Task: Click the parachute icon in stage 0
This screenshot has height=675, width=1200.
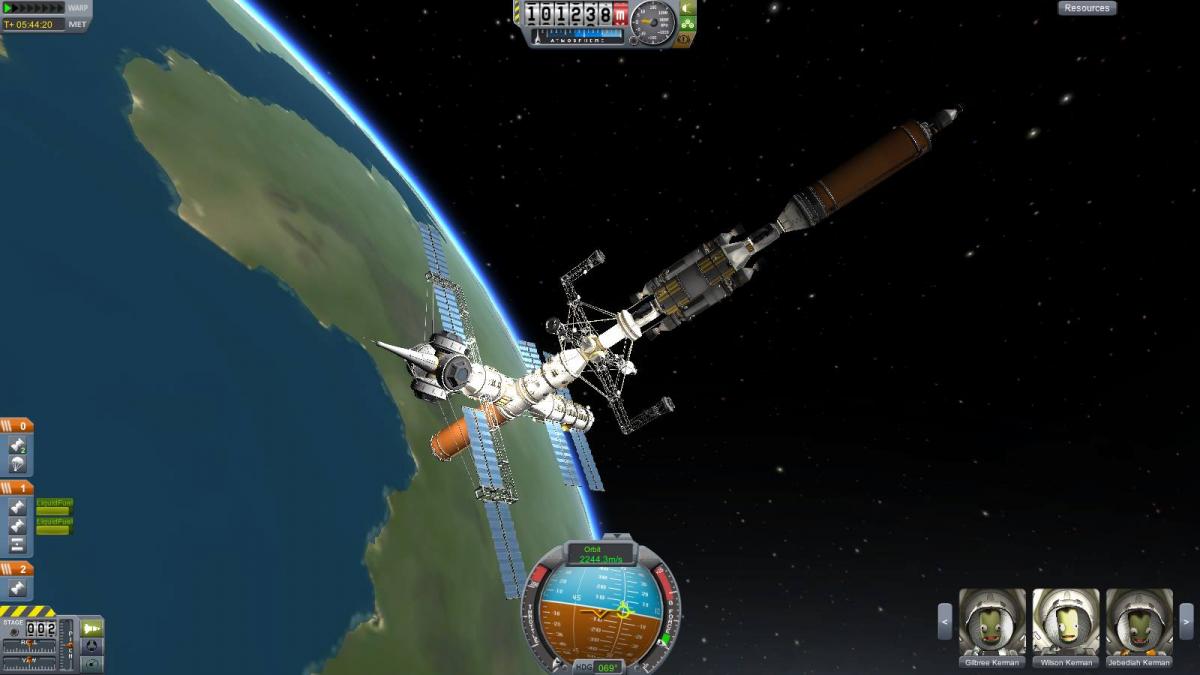Action: [x=17, y=464]
